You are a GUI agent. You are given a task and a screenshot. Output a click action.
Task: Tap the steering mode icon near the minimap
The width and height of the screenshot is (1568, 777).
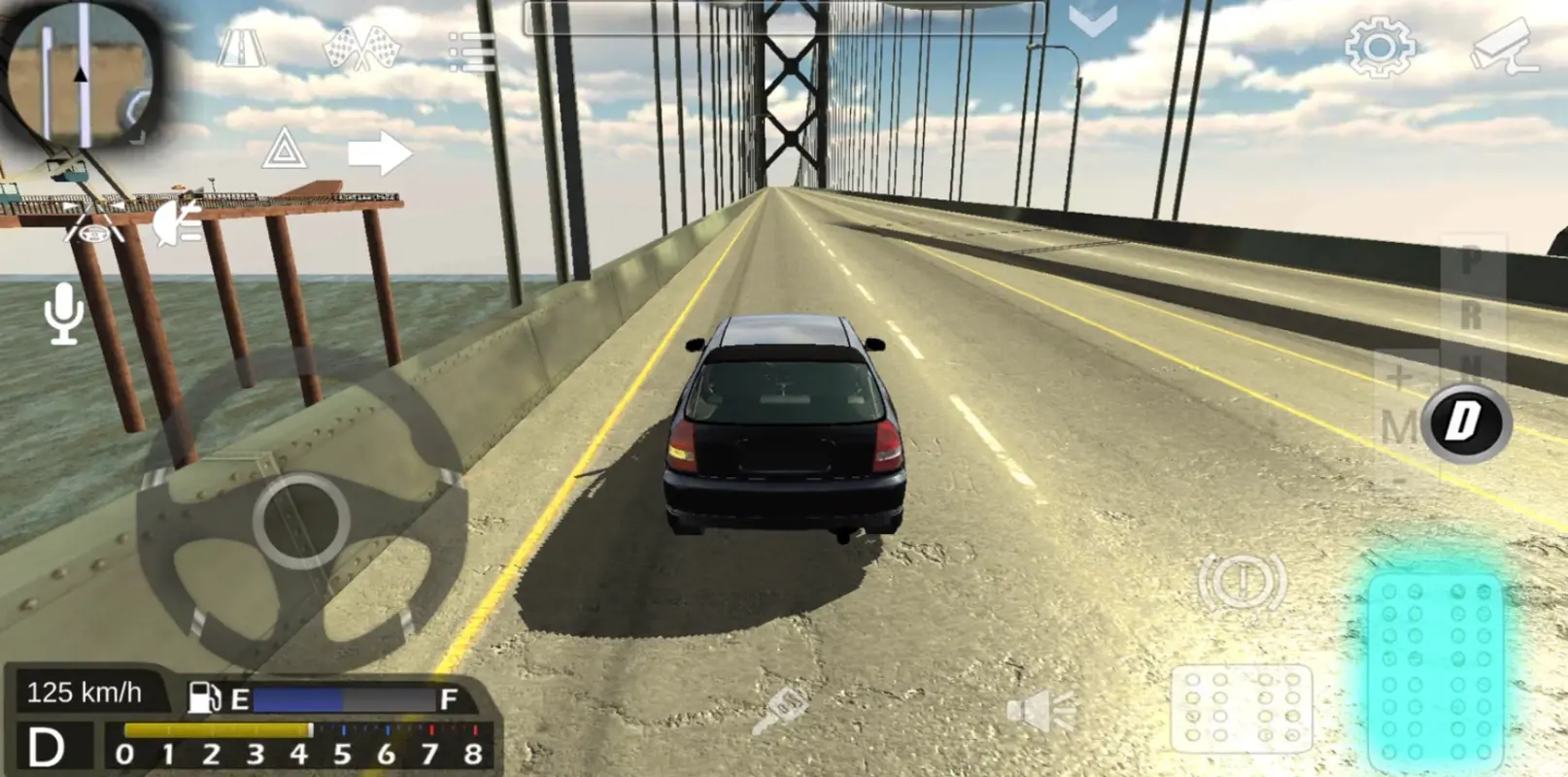(92, 233)
